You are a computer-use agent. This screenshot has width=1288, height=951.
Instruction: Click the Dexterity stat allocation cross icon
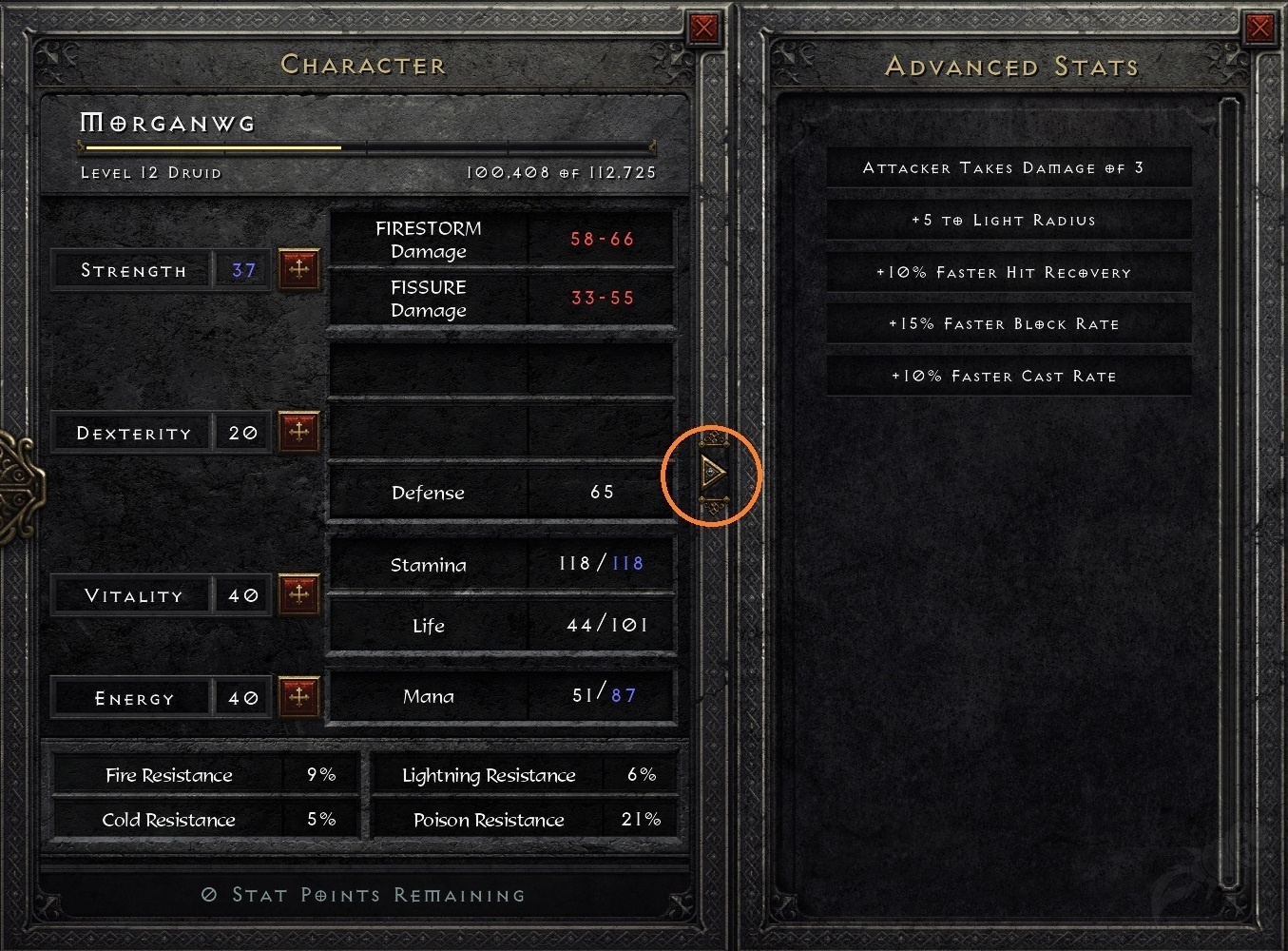tap(299, 431)
